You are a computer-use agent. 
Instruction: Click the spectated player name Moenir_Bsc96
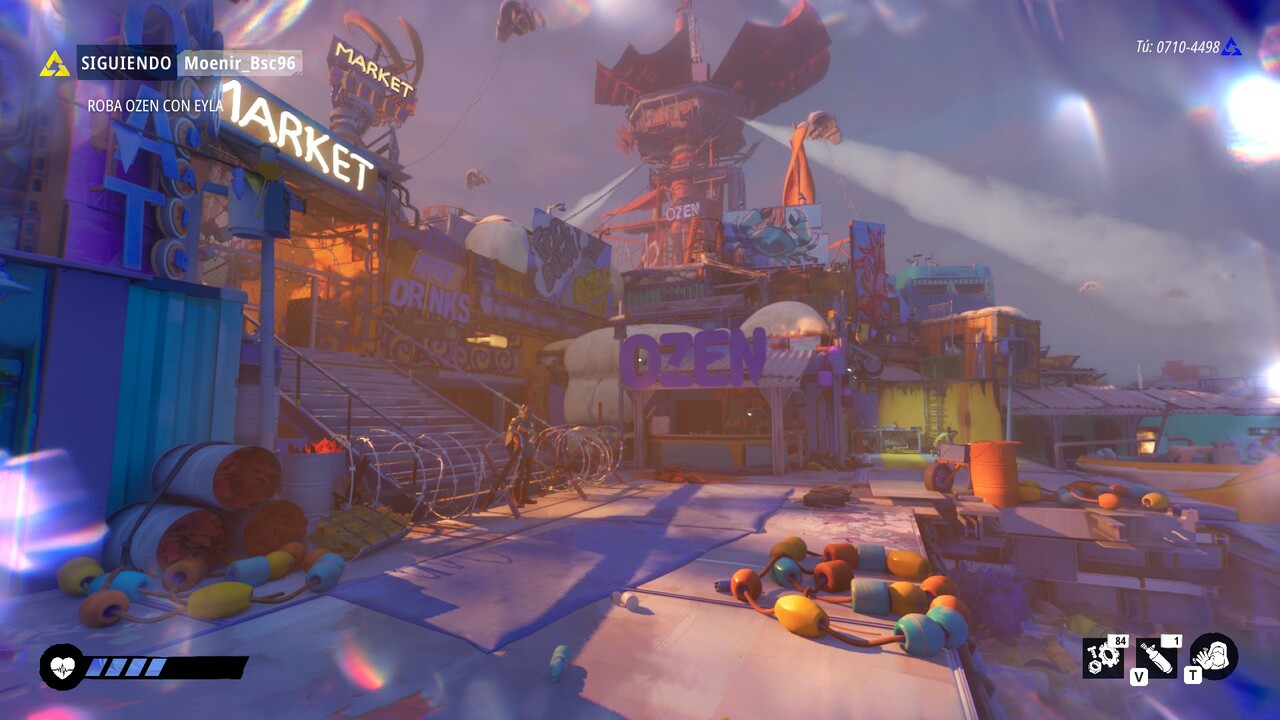[240, 63]
